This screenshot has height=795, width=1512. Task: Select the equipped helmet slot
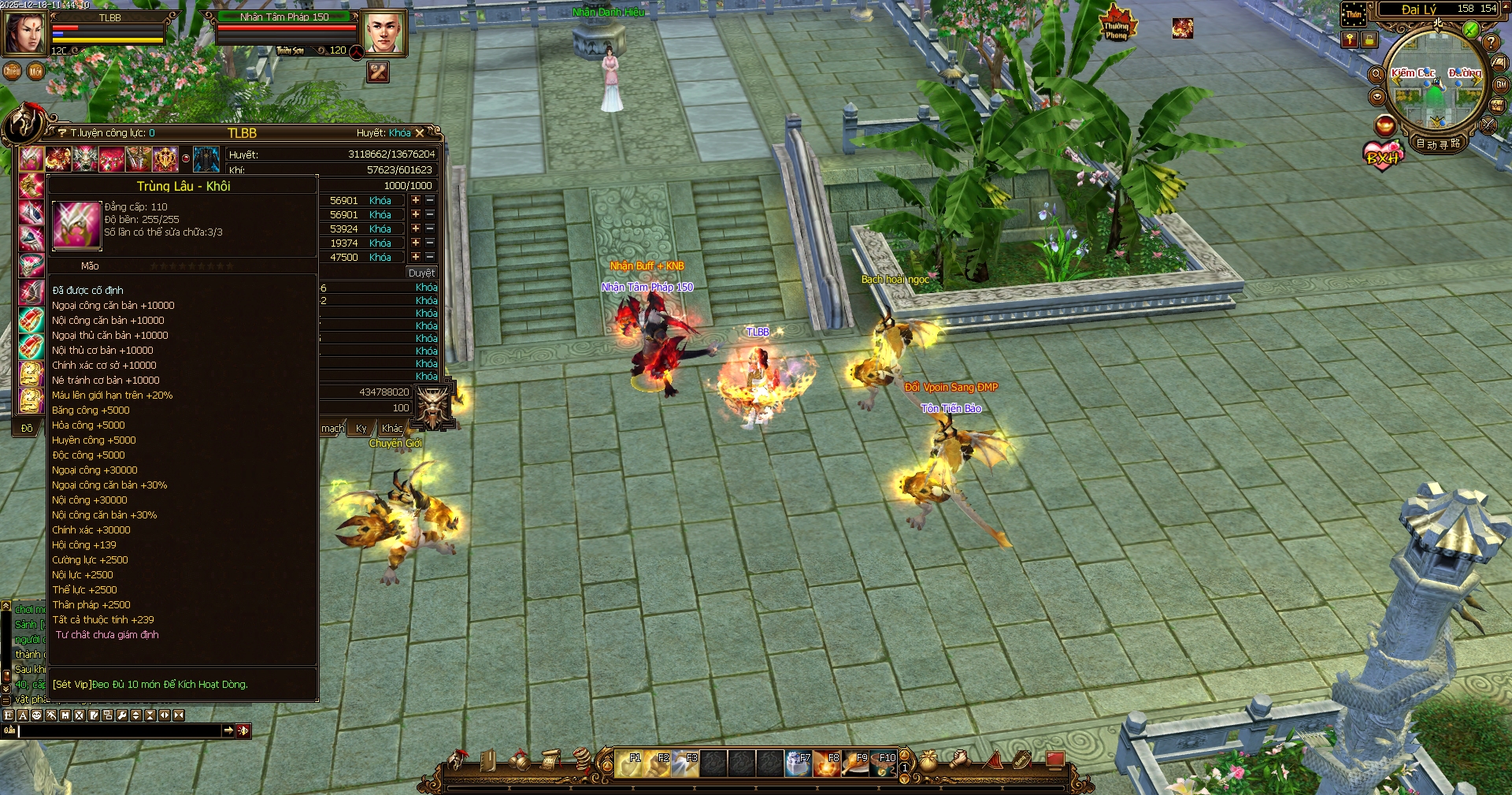31,158
